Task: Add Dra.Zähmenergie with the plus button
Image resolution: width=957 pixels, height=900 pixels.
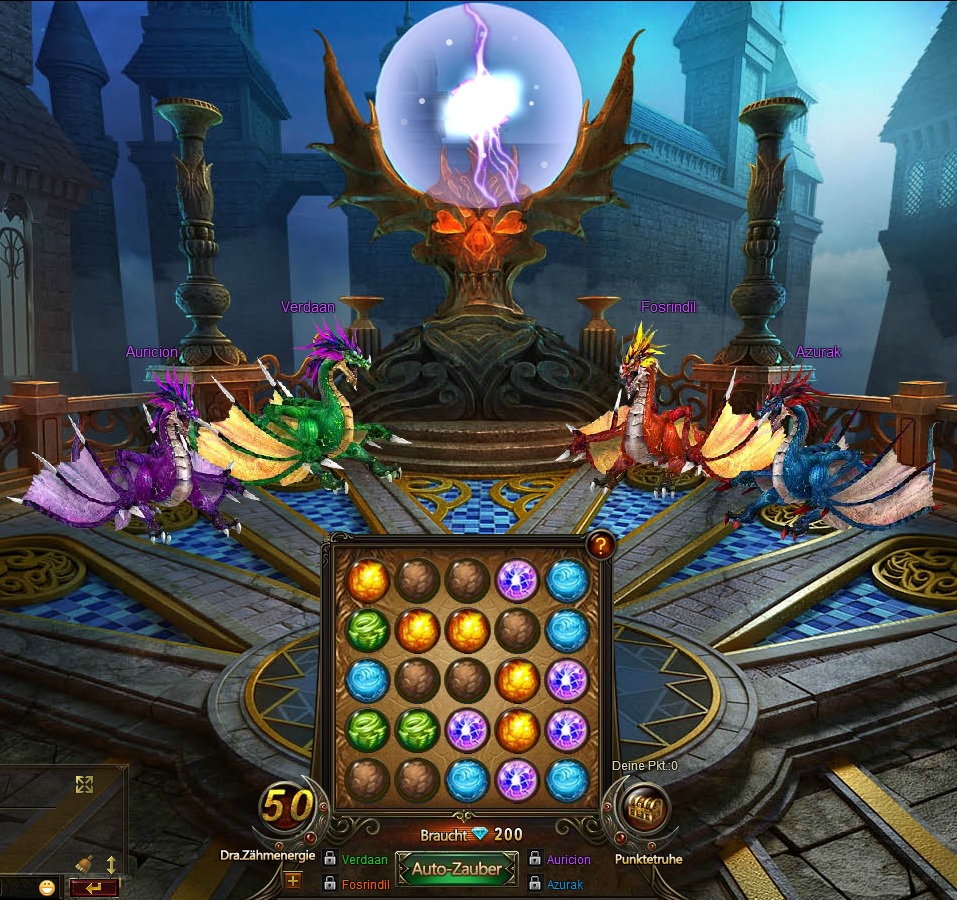Action: [x=293, y=881]
